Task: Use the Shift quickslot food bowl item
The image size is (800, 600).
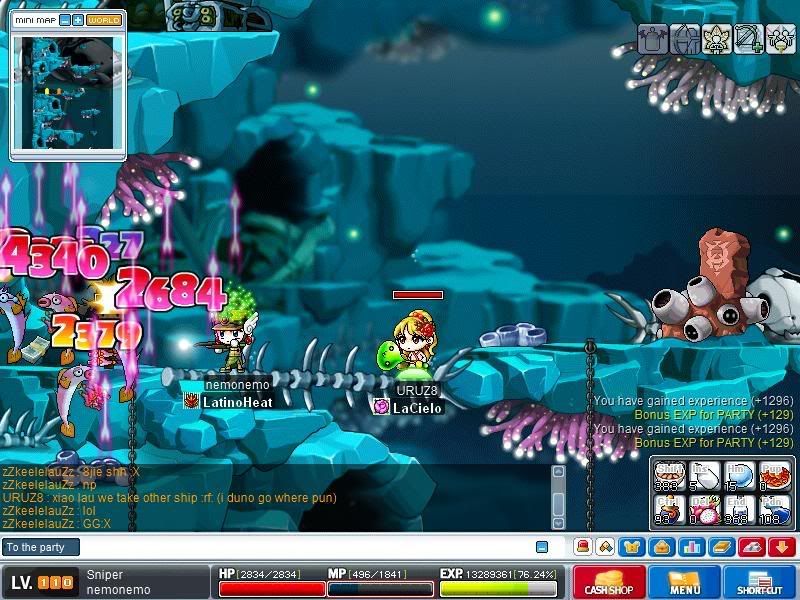Action: point(668,476)
